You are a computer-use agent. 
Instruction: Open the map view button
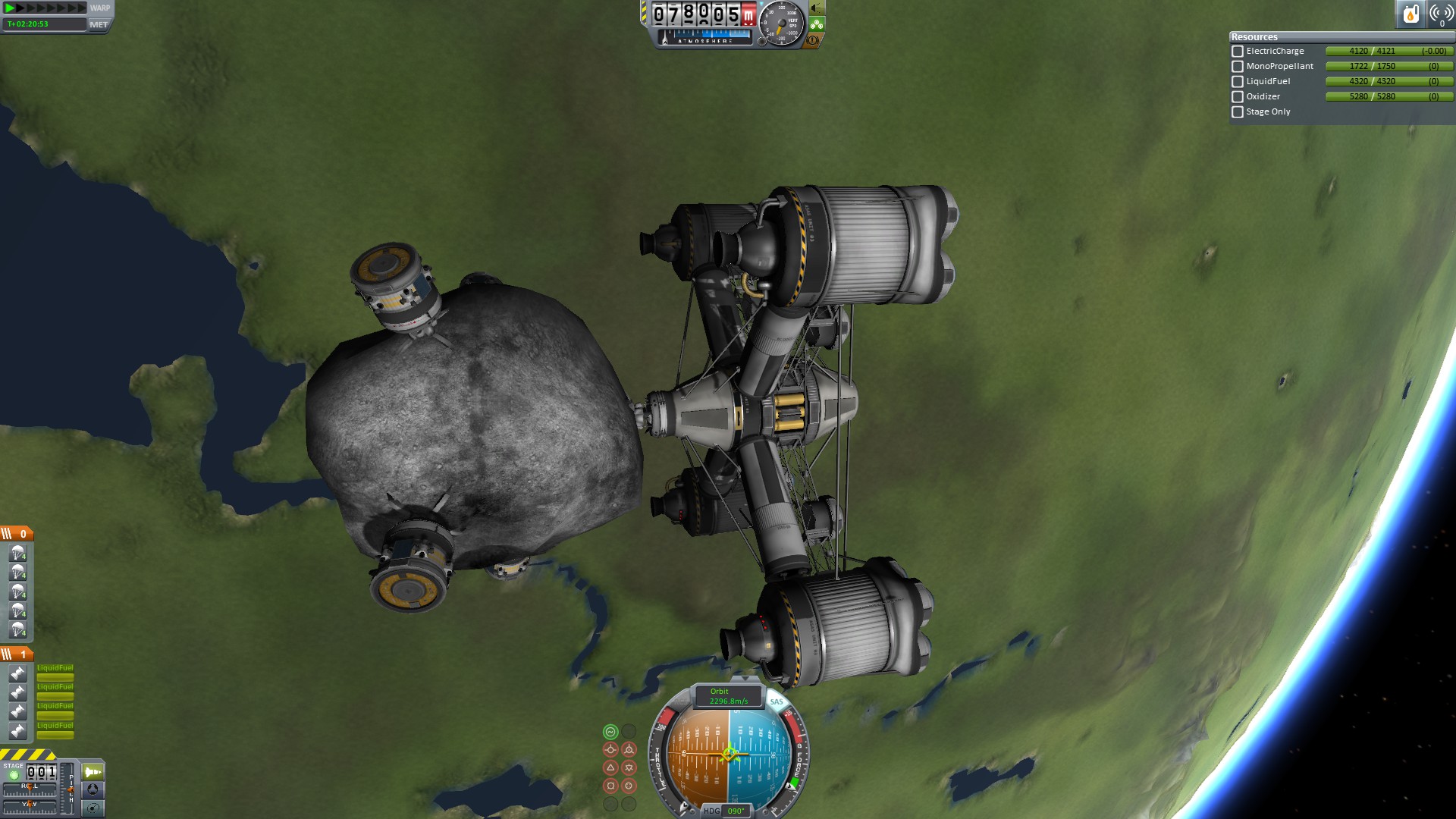(93, 808)
